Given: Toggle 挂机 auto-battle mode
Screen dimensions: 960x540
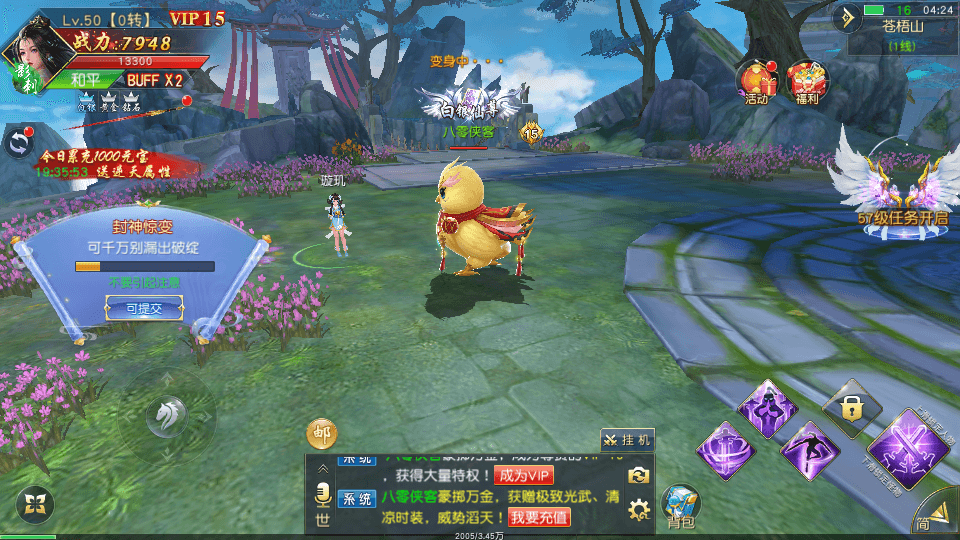Looking at the screenshot, I should (627, 439).
